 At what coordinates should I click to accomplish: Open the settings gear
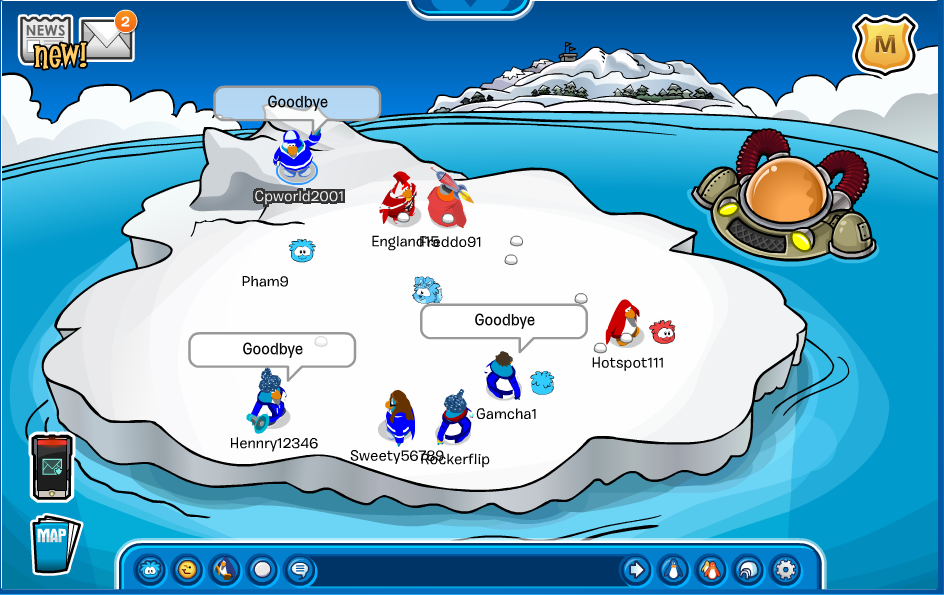pos(786,570)
